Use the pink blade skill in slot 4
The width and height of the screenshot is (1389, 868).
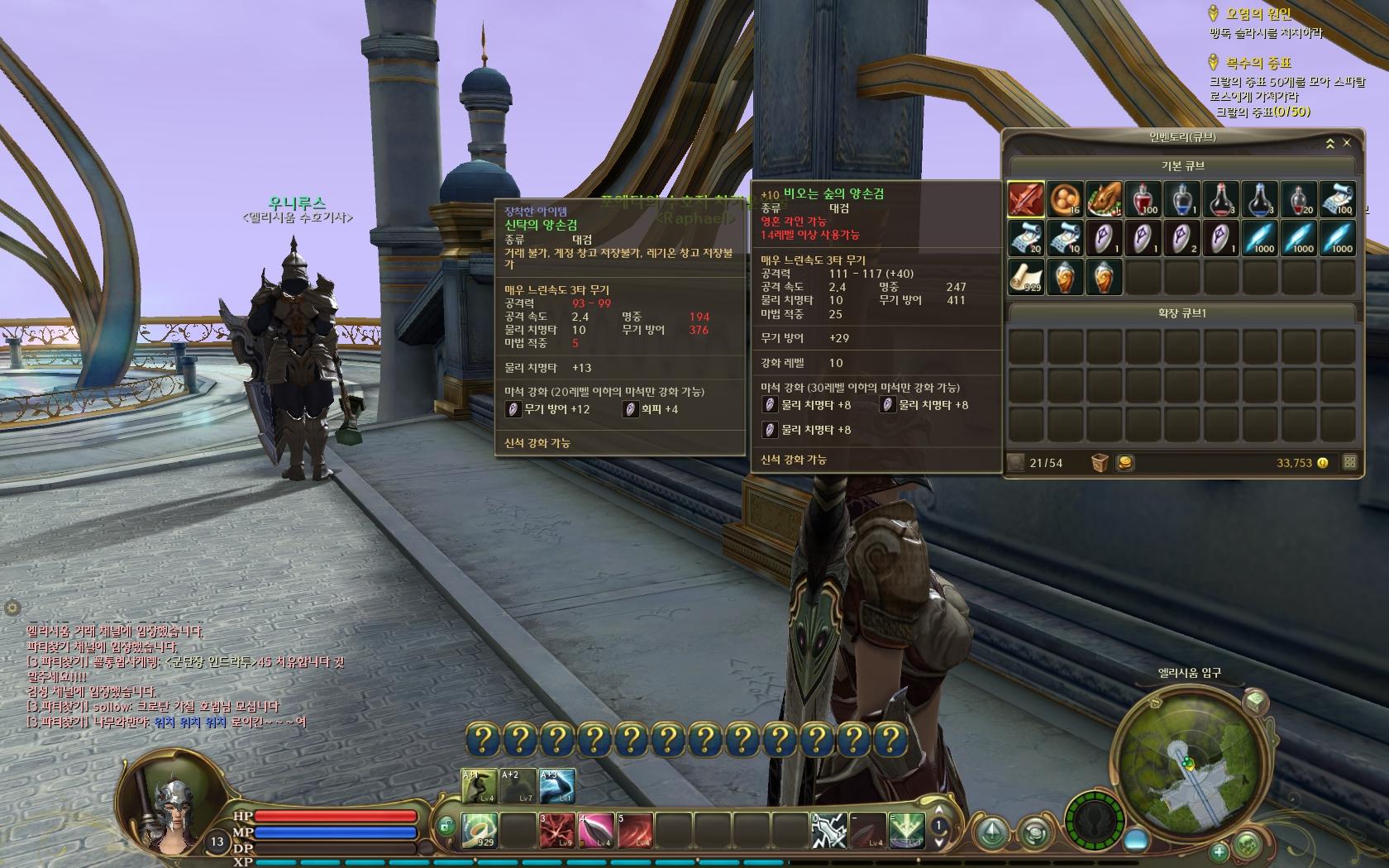pyautogui.click(x=596, y=831)
